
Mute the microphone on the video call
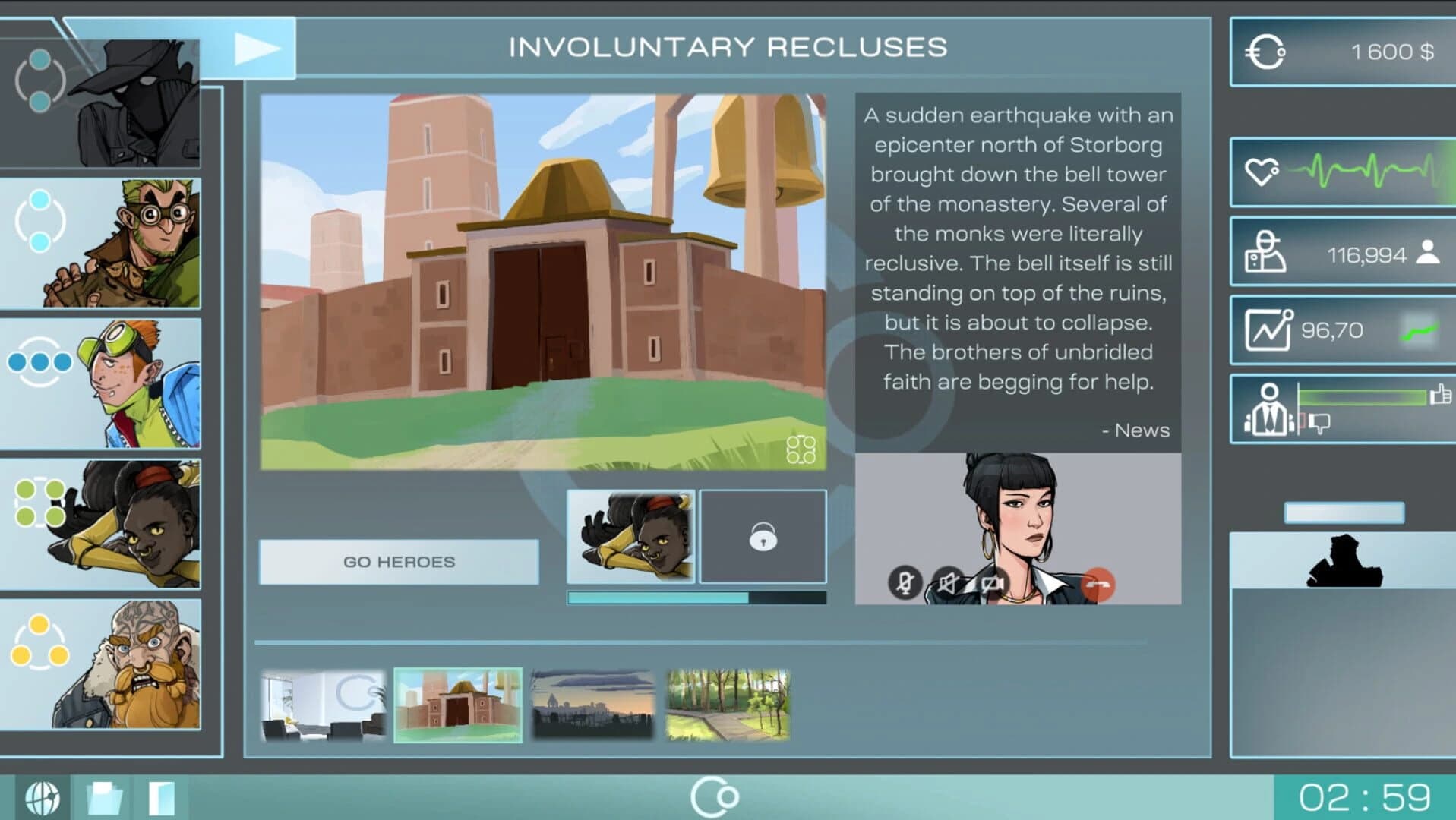[906, 583]
